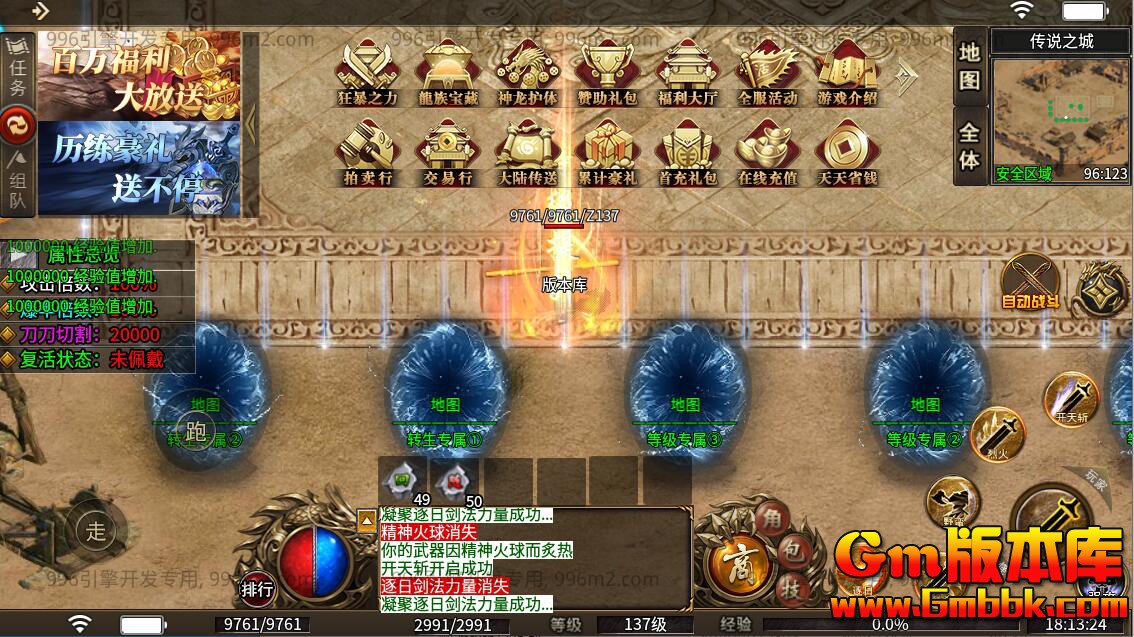Open the 历练豪礼送不停 banner
Image resolution: width=1134 pixels, height=637 pixels.
(139, 168)
